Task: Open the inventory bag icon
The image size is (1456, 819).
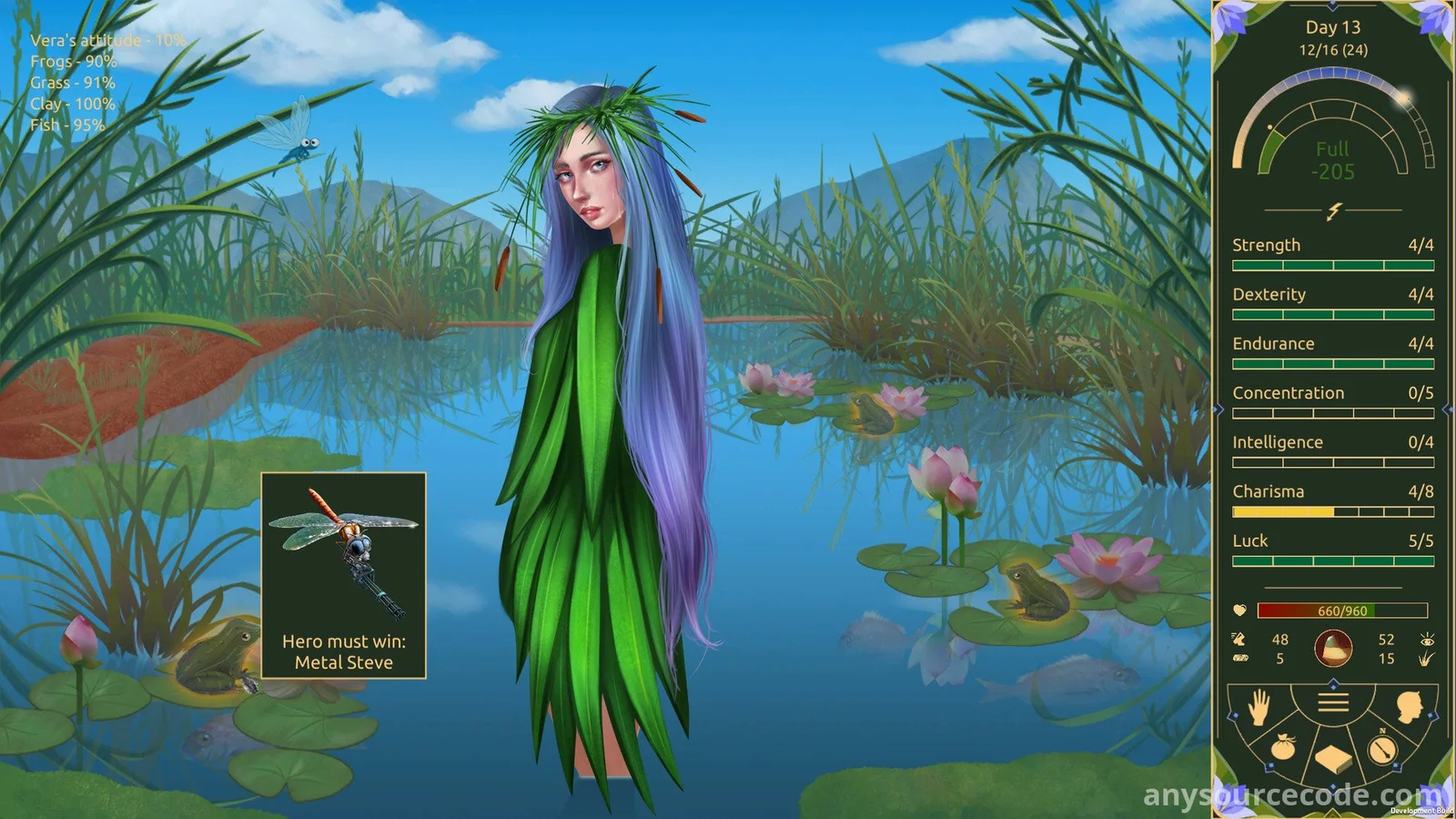Action: point(1283,748)
